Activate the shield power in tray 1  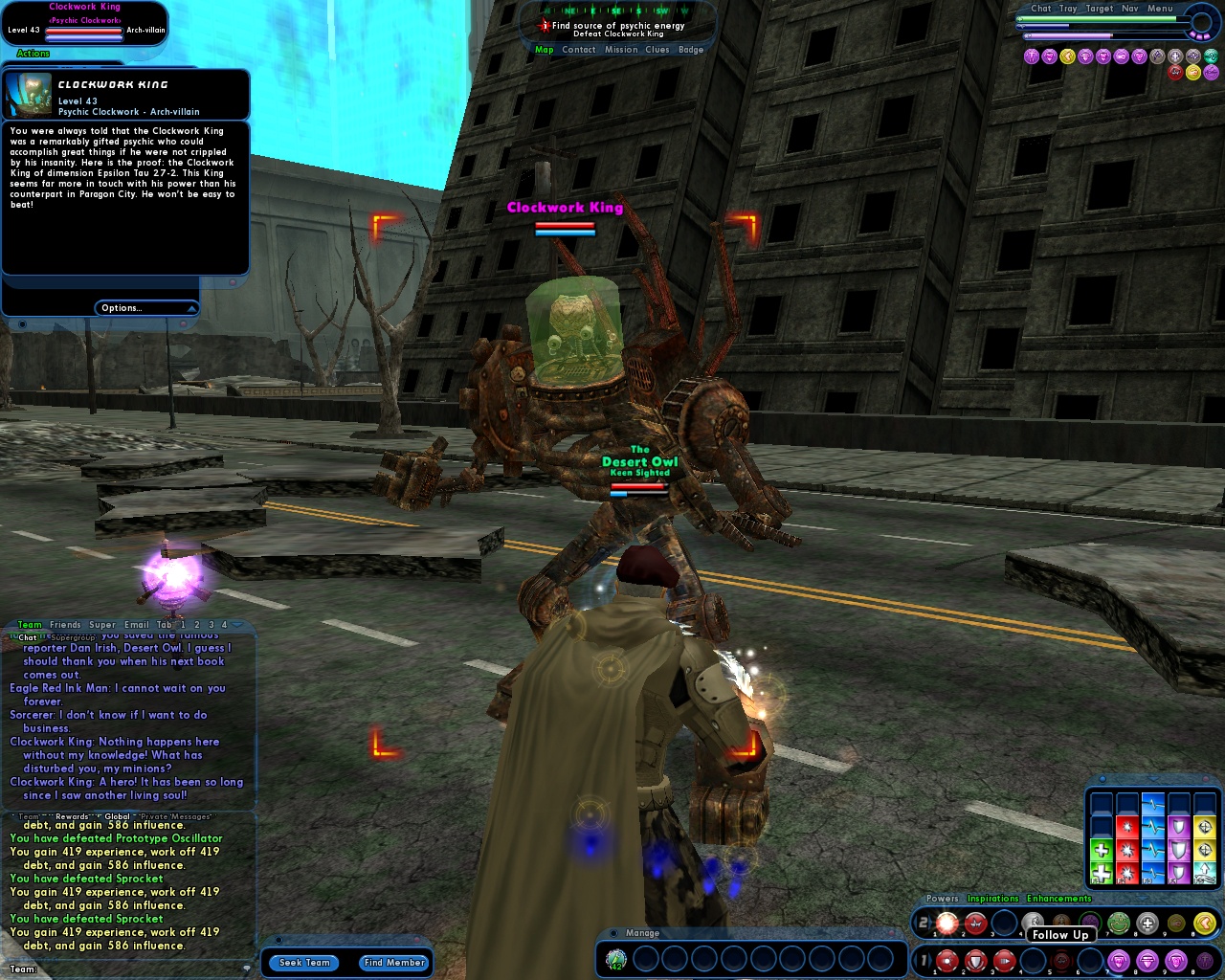(973, 960)
